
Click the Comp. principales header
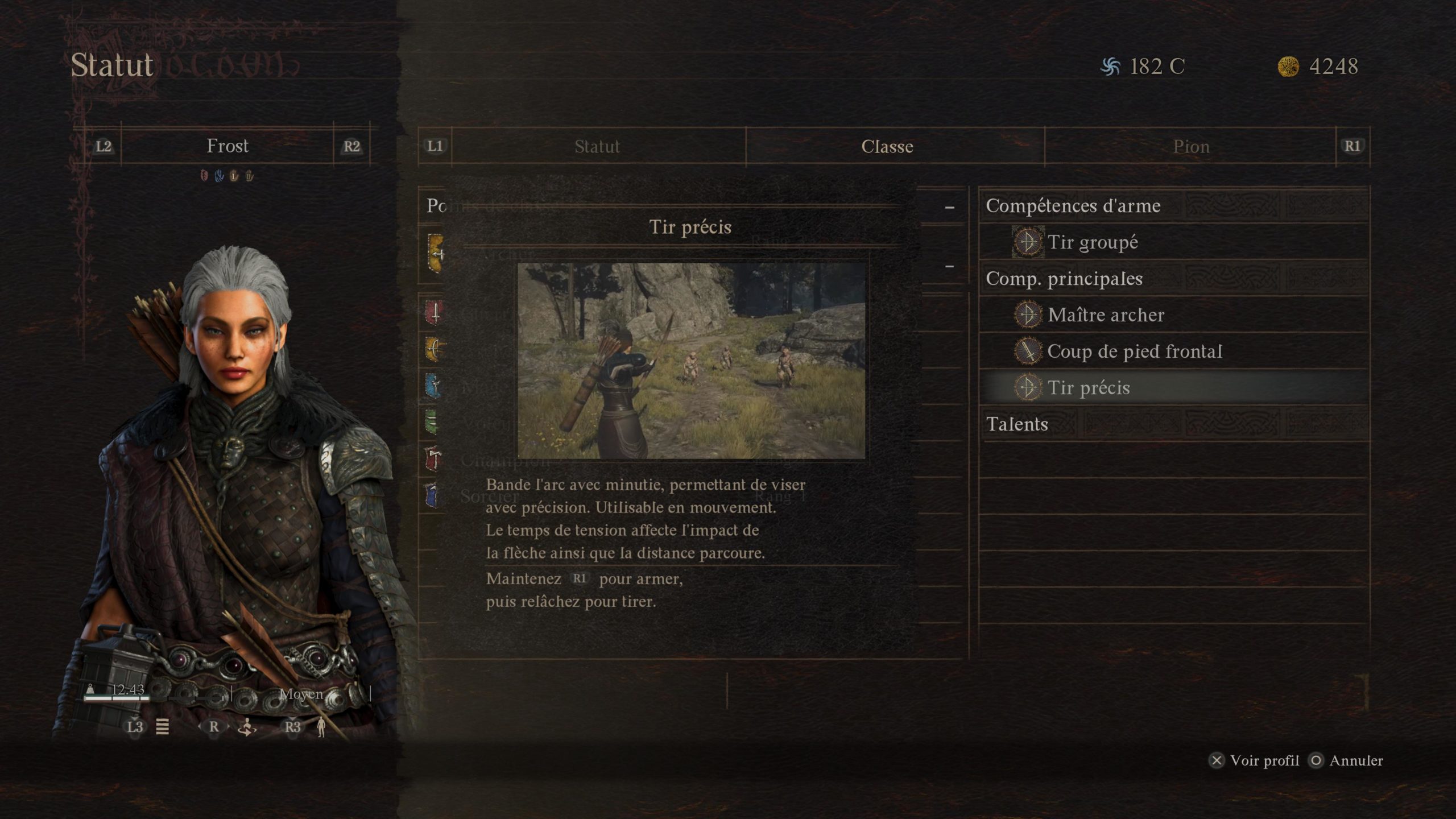1064,279
